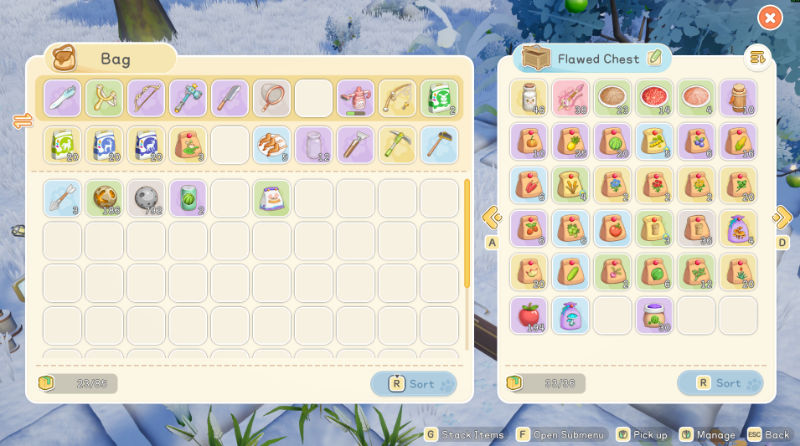Rename the Flawed Chest using the pencil icon
Image resolution: width=800 pixels, height=446 pixels.
655,58
